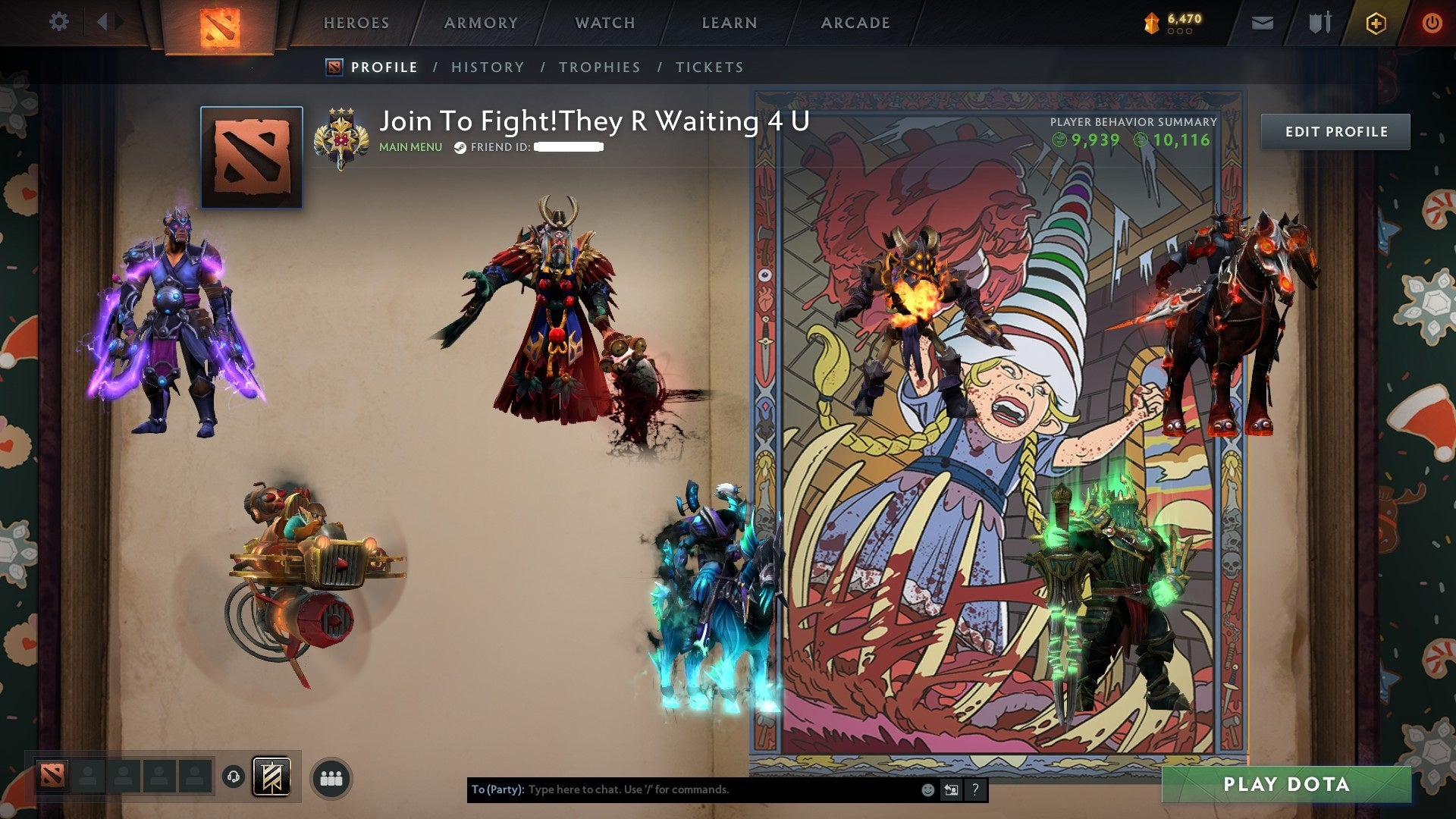Image resolution: width=1456 pixels, height=819 pixels.
Task: Open the HISTORY tab
Action: point(487,67)
